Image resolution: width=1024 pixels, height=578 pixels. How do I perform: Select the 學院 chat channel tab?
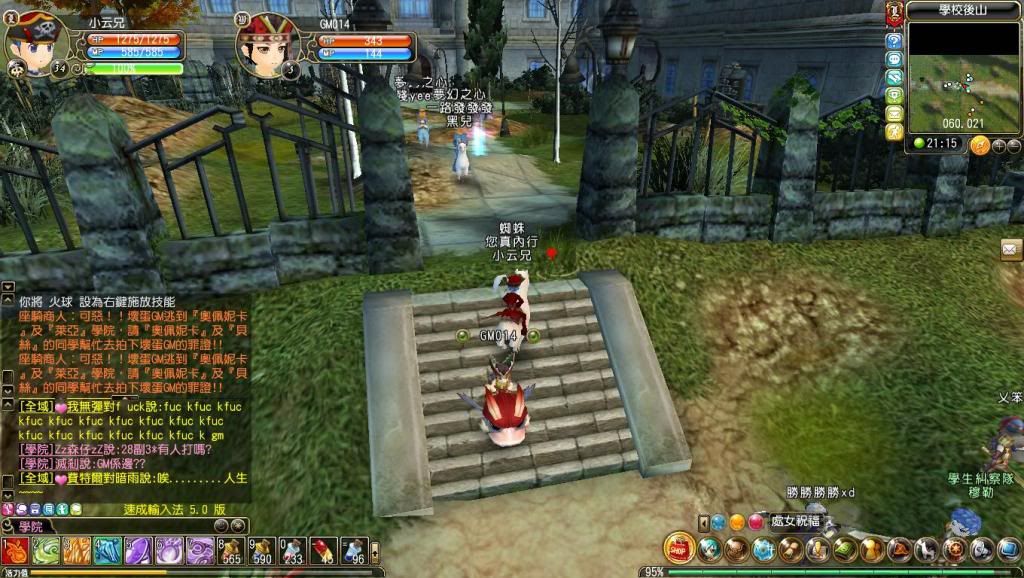(x=30, y=527)
